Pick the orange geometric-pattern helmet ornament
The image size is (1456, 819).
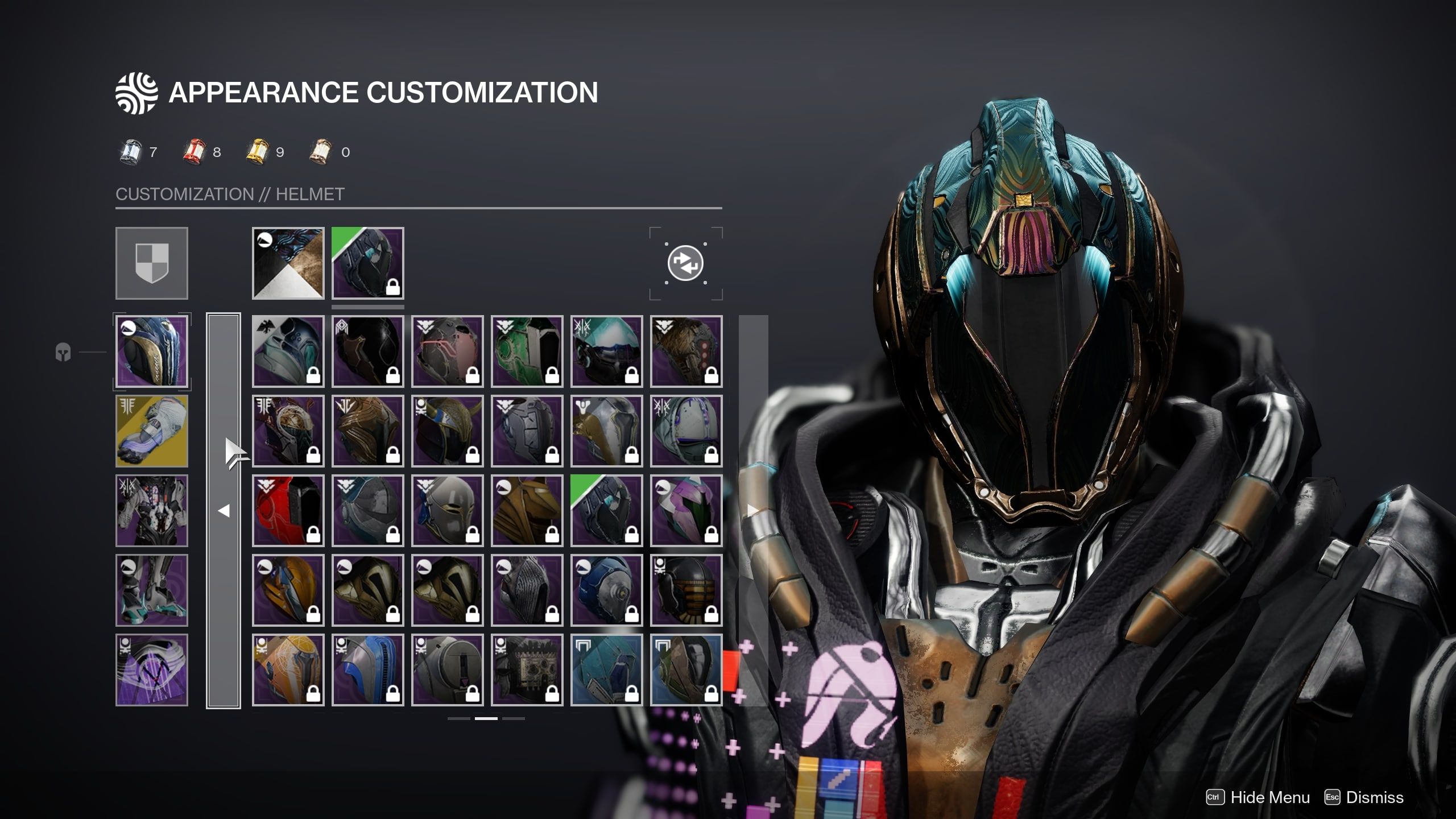[288, 670]
